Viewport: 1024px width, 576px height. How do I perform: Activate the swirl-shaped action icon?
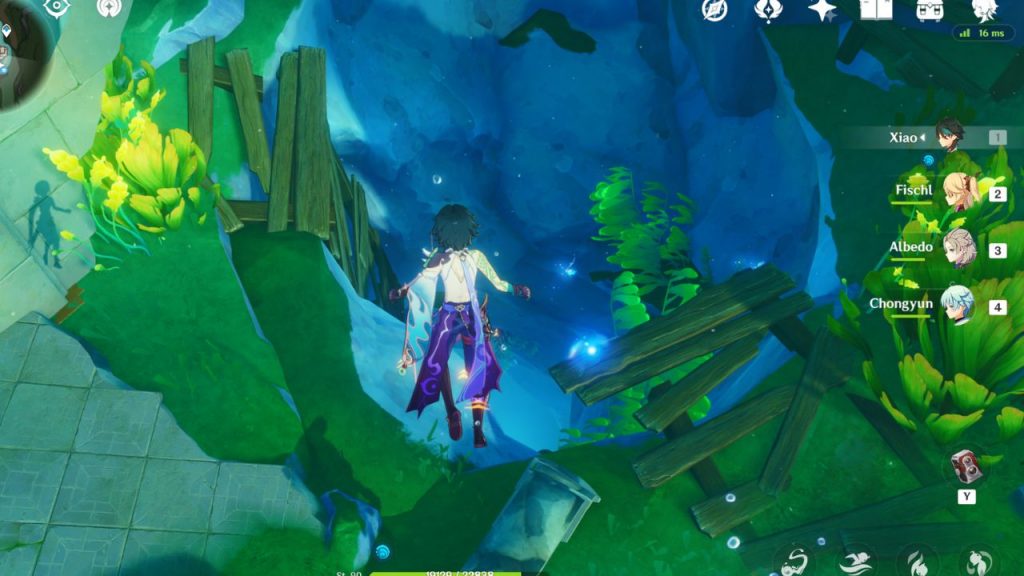(797, 562)
